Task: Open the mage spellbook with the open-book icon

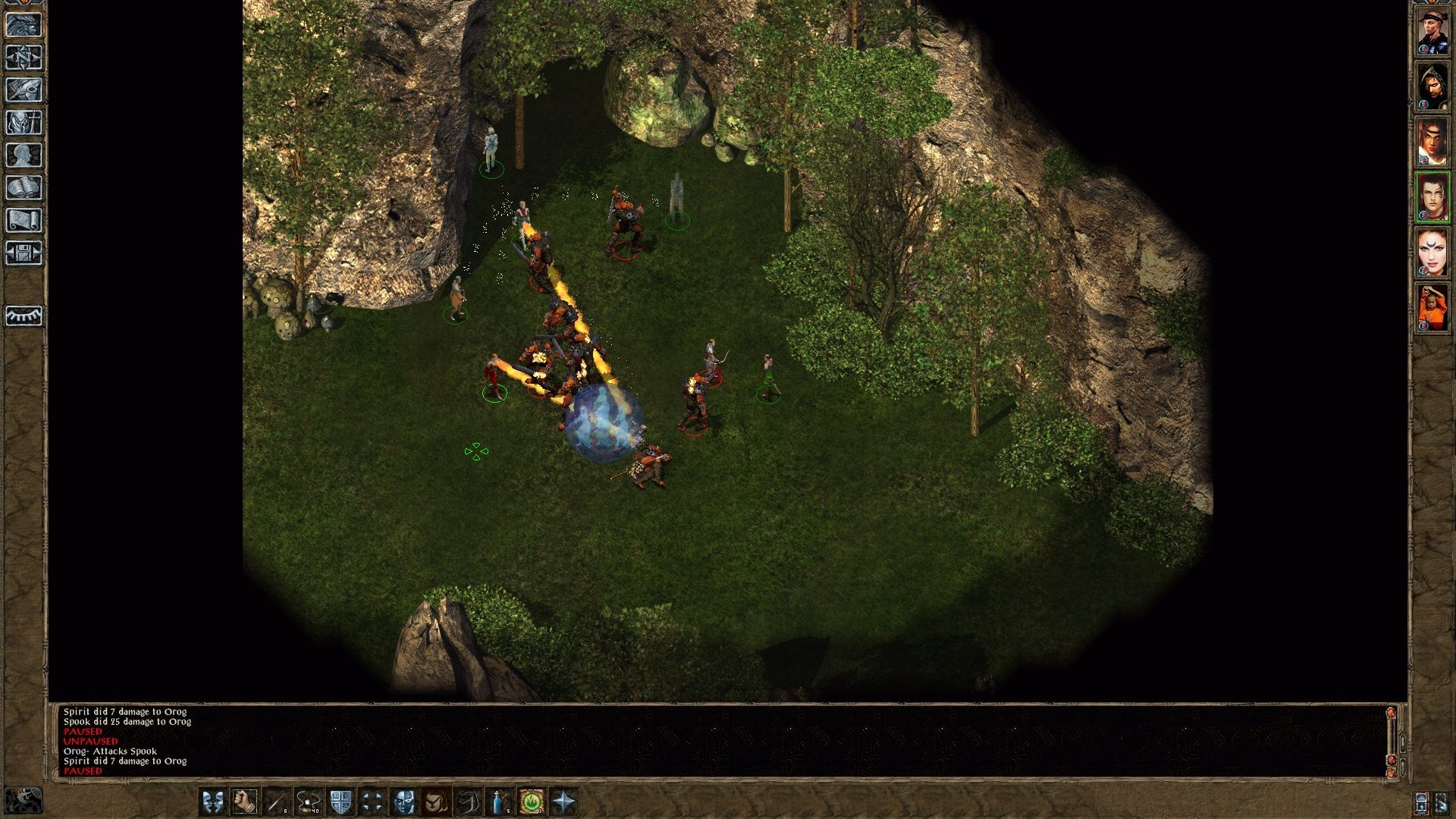Action: click(24, 188)
